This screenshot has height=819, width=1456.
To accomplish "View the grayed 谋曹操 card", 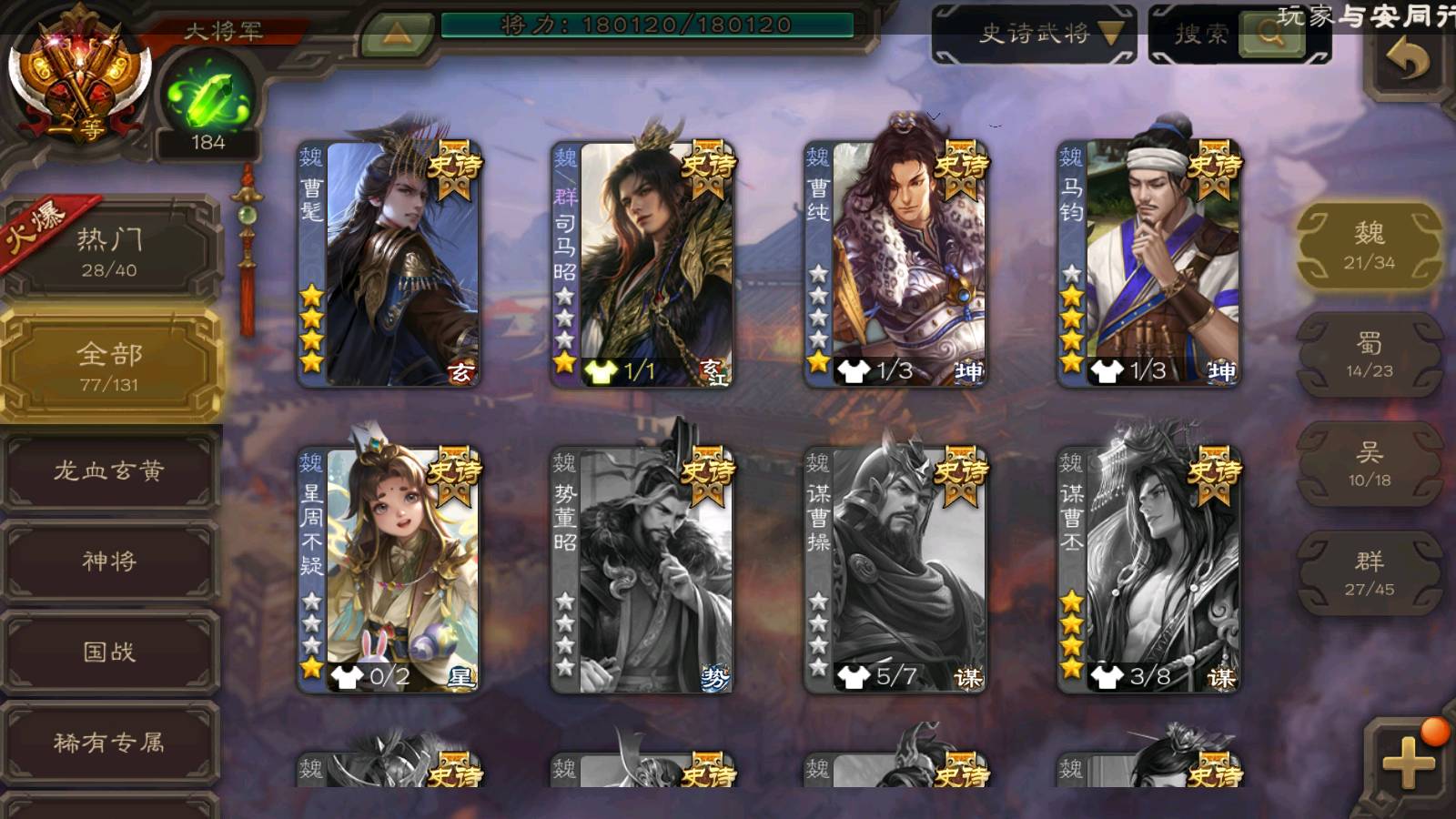I will click(895, 570).
